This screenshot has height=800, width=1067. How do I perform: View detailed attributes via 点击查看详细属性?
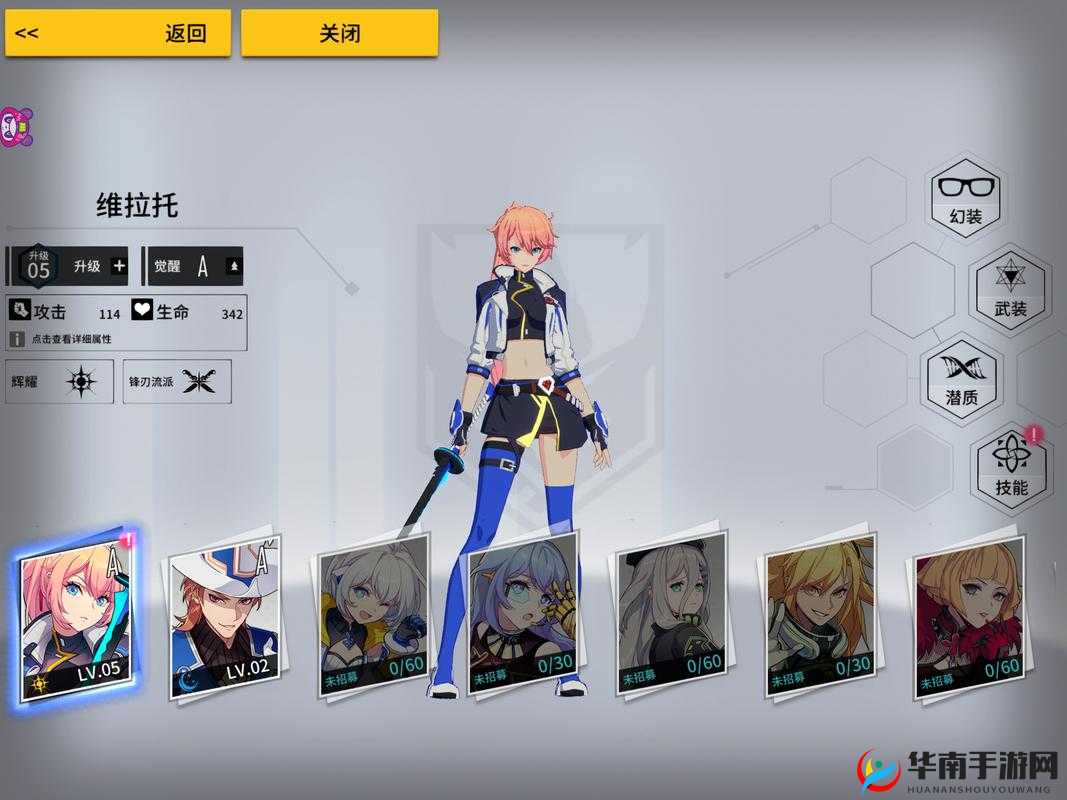coord(70,339)
